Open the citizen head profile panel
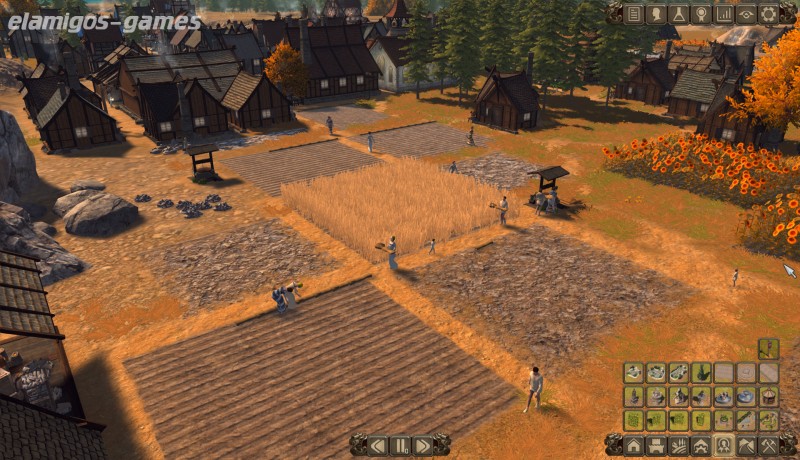 [x=656, y=14]
